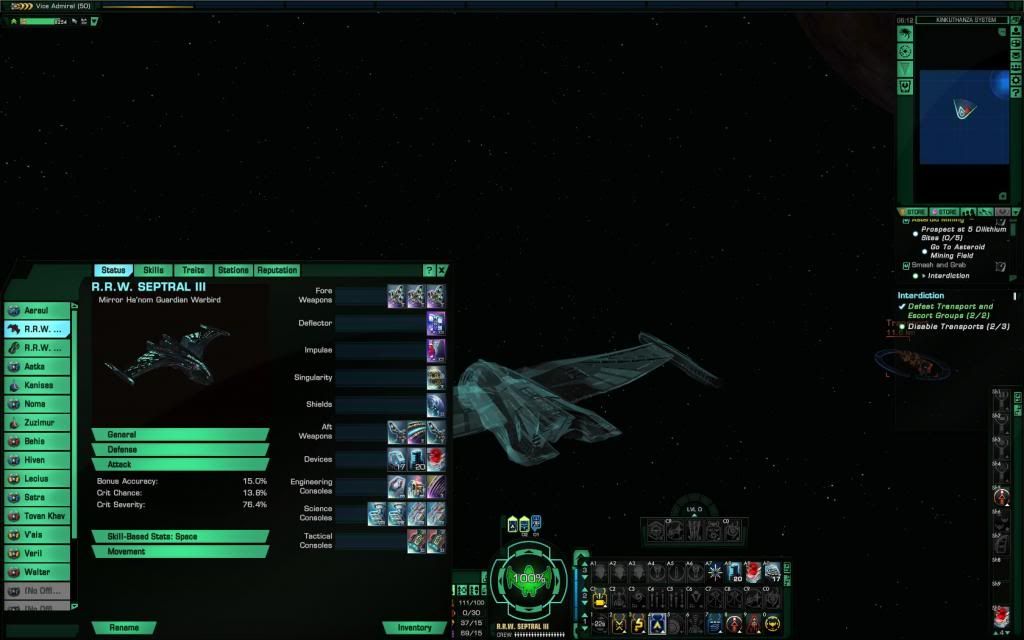Click the Rename button

(x=125, y=628)
